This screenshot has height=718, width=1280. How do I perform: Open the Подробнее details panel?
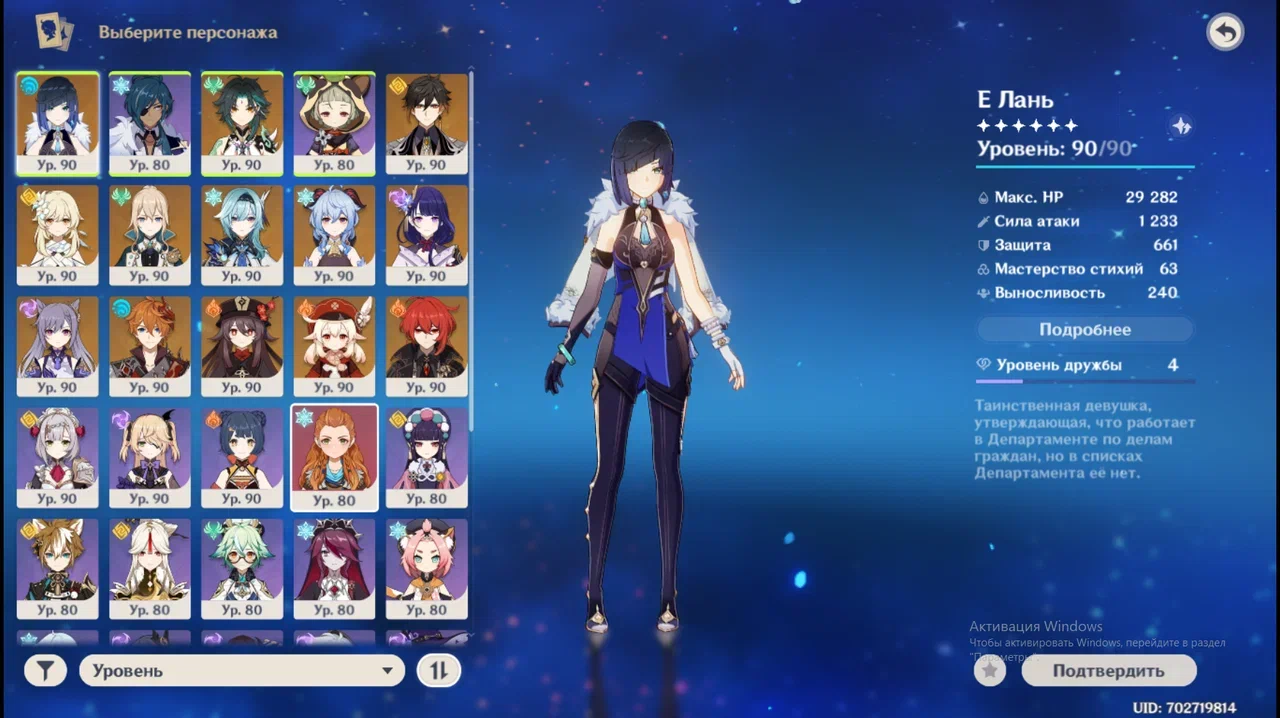1085,329
